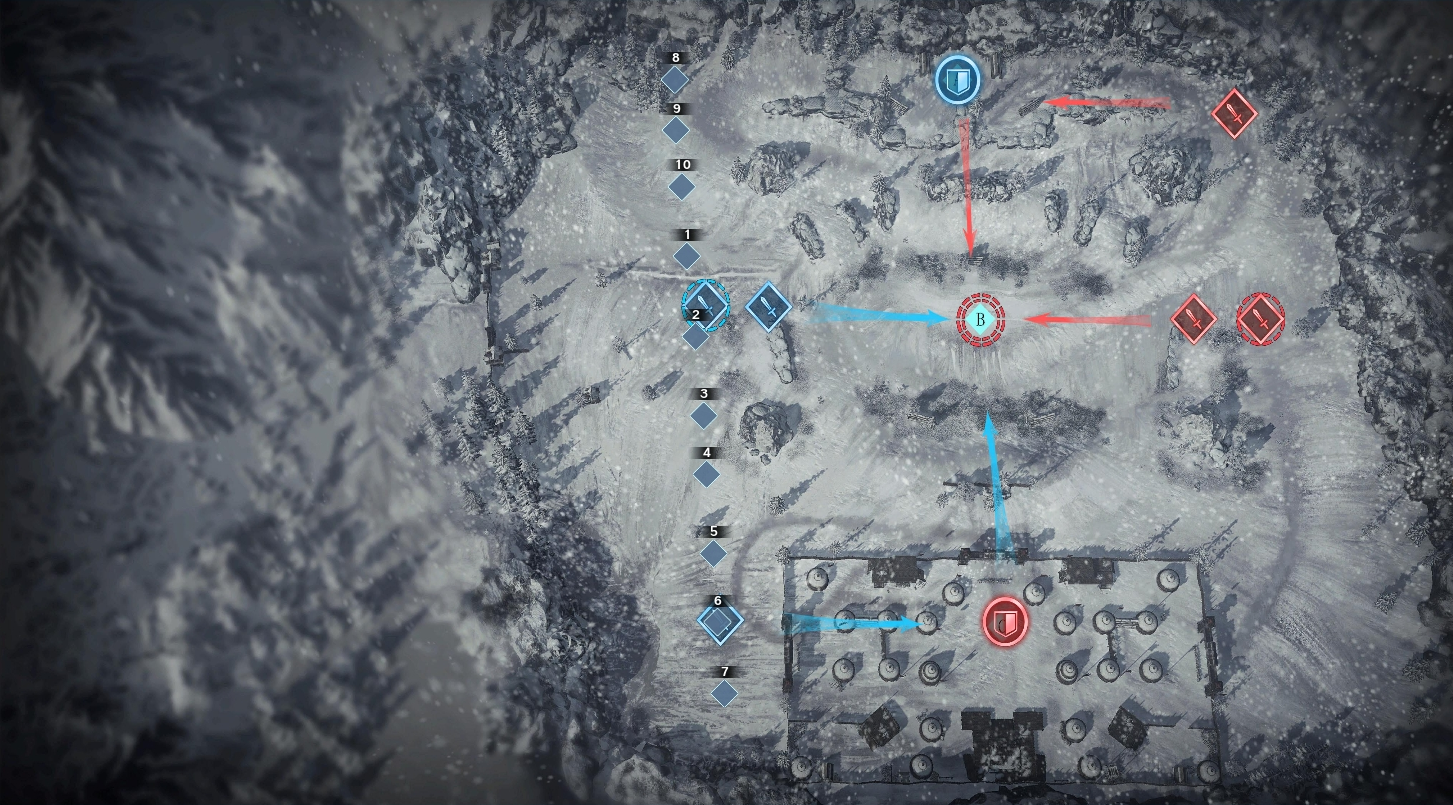Screen dimensions: 1453x805
Task: Select the red shield marker in the fortress
Action: (x=1005, y=622)
